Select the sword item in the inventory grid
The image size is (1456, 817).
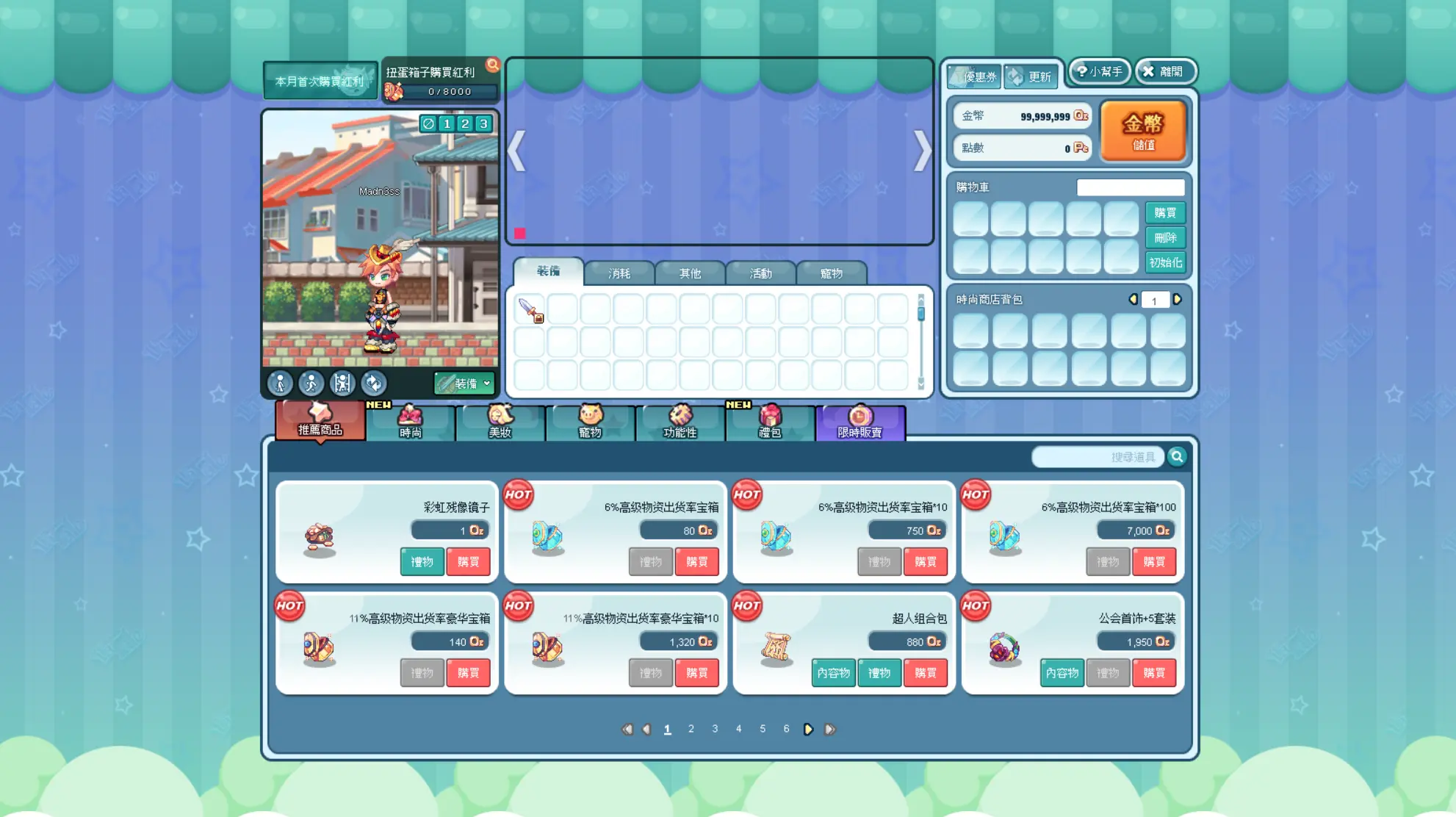tap(530, 310)
